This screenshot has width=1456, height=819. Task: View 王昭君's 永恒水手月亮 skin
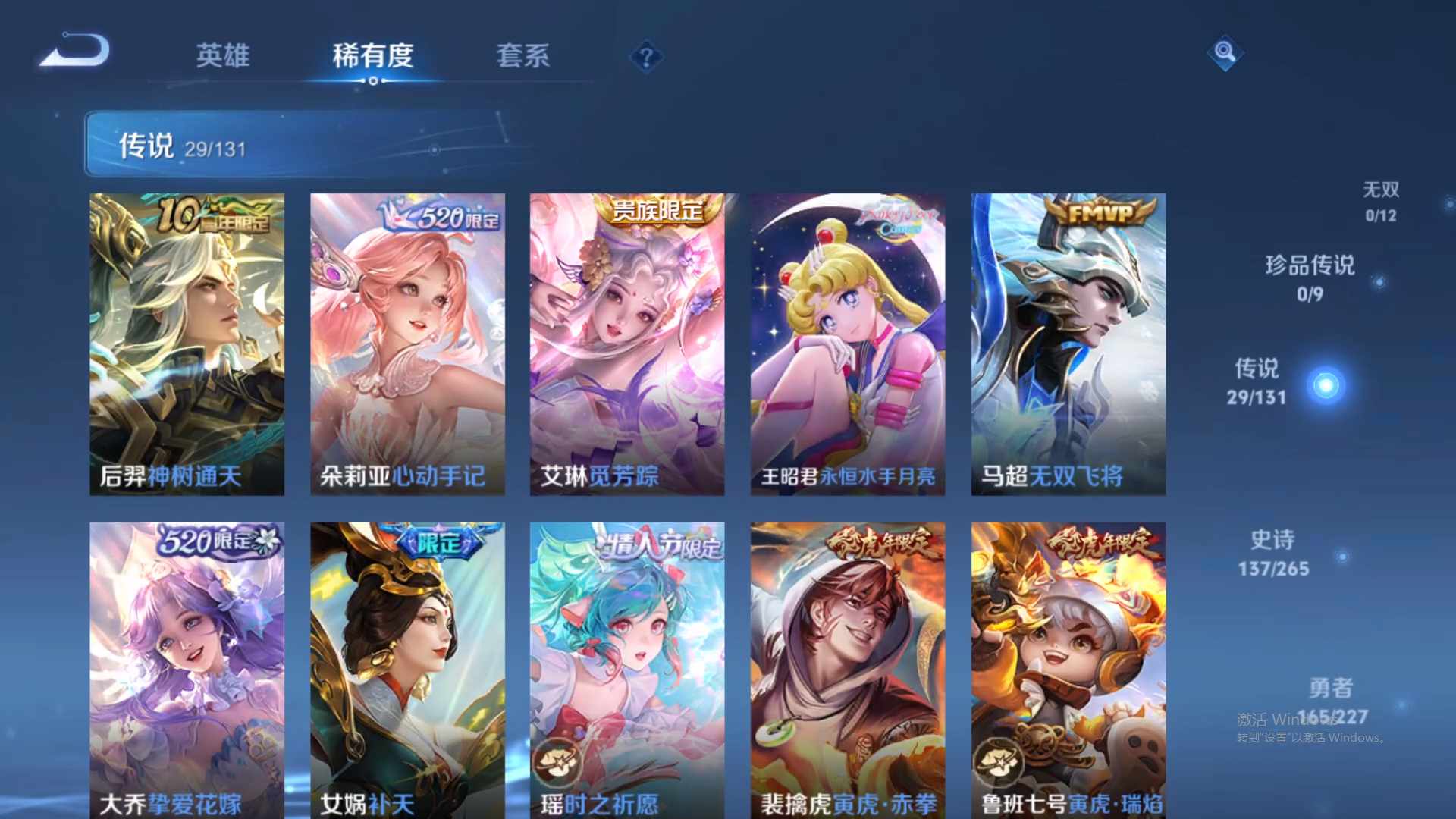(x=848, y=341)
